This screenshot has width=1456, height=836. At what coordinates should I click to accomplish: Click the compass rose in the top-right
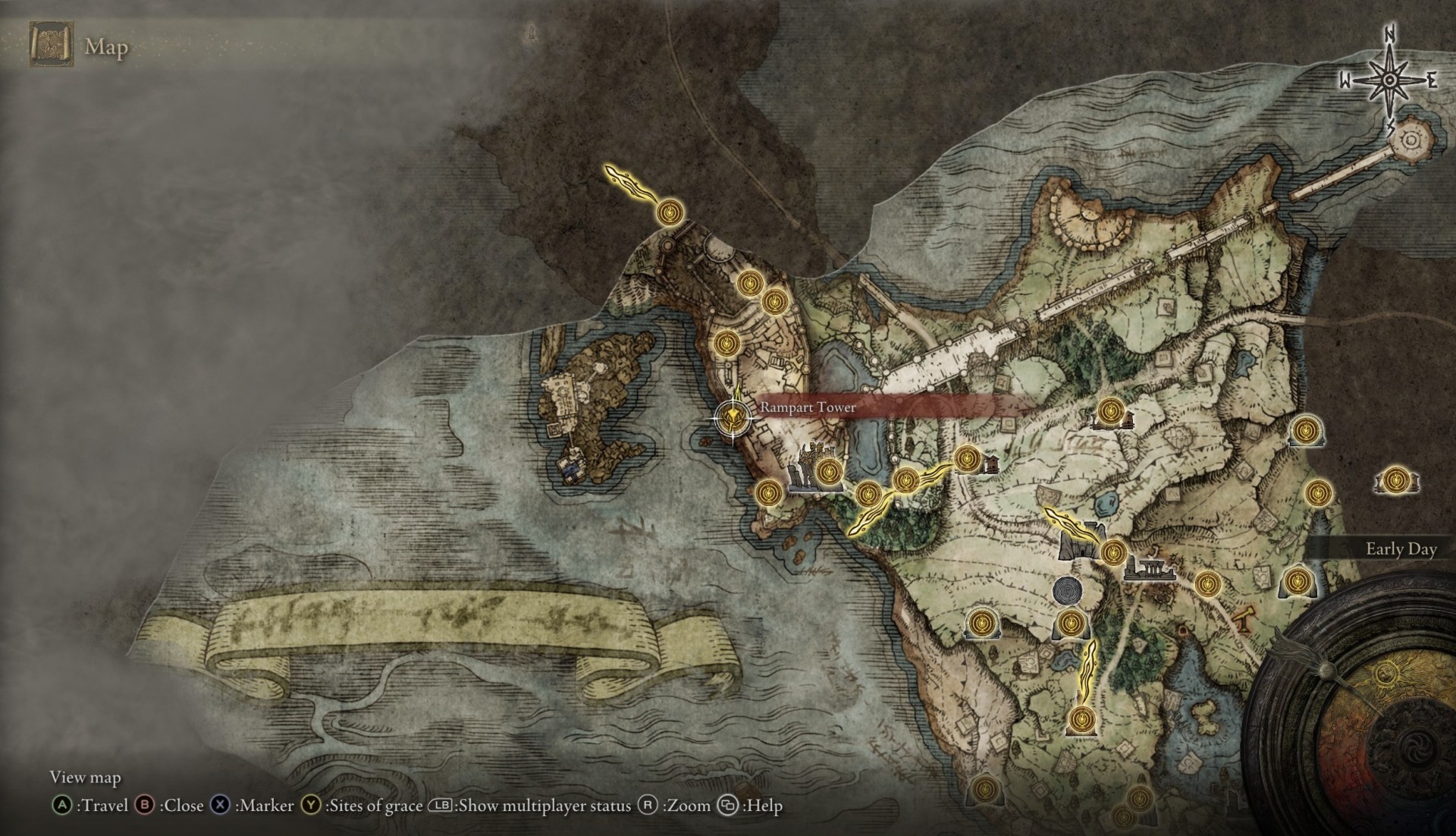(1389, 80)
